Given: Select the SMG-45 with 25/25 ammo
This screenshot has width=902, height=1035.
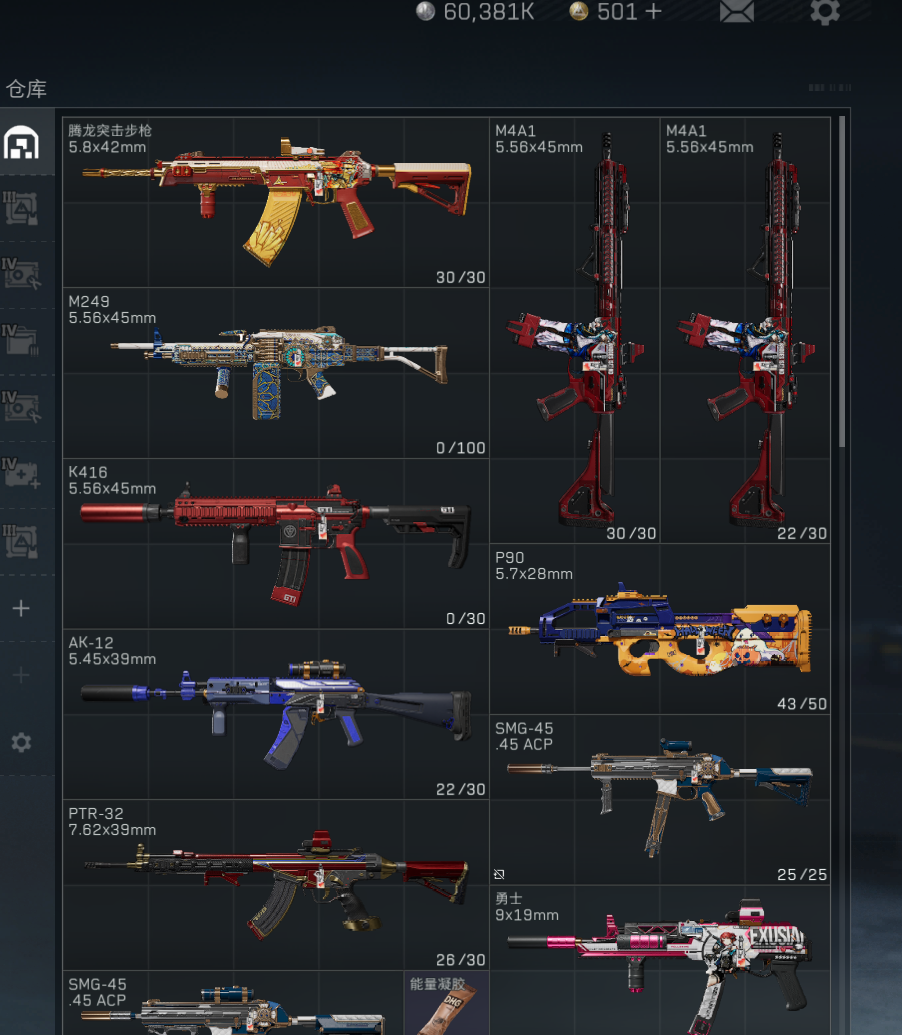Looking at the screenshot, I should click(660, 799).
